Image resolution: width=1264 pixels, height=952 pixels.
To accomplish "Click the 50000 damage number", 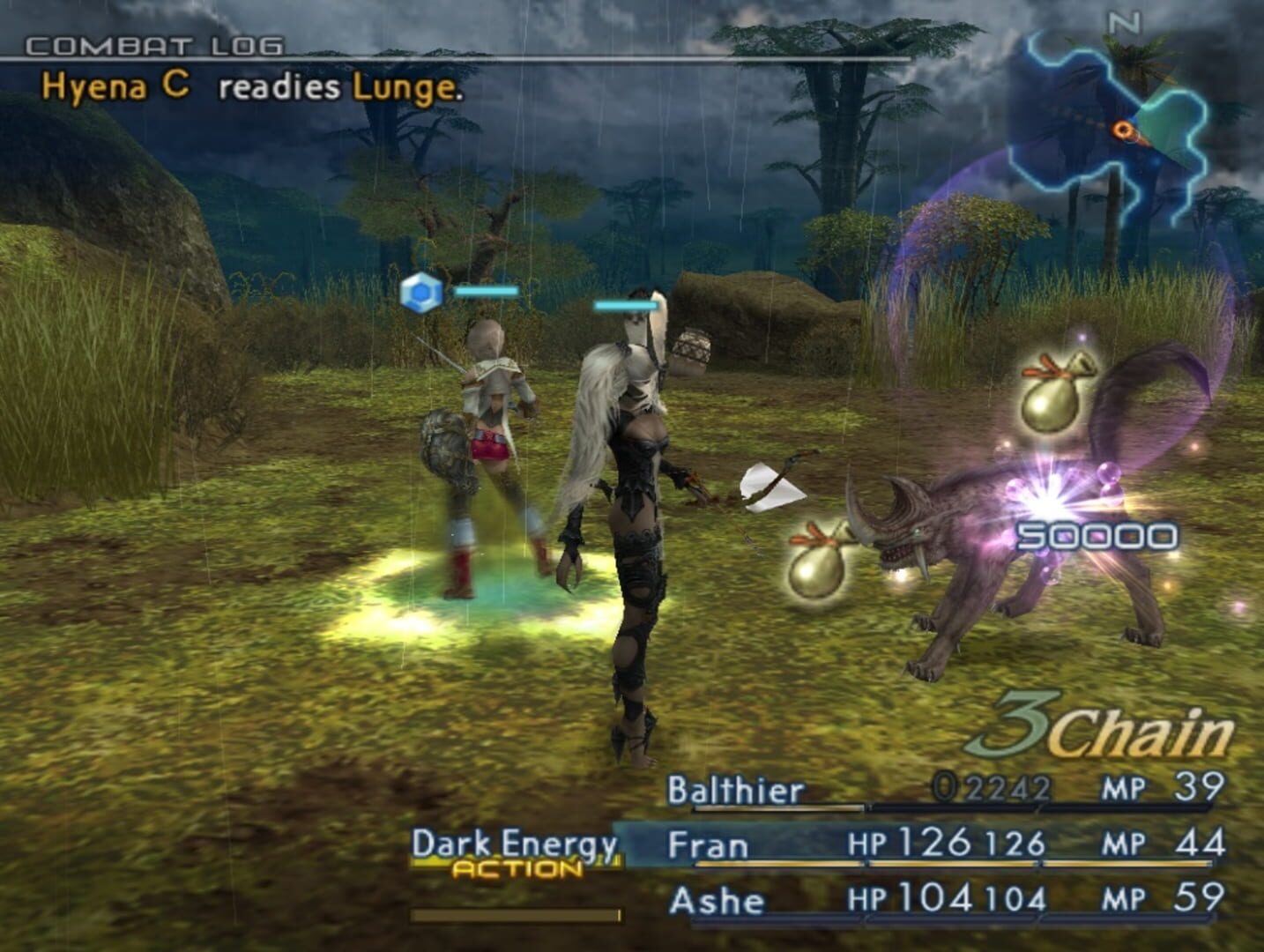I will click(1098, 537).
